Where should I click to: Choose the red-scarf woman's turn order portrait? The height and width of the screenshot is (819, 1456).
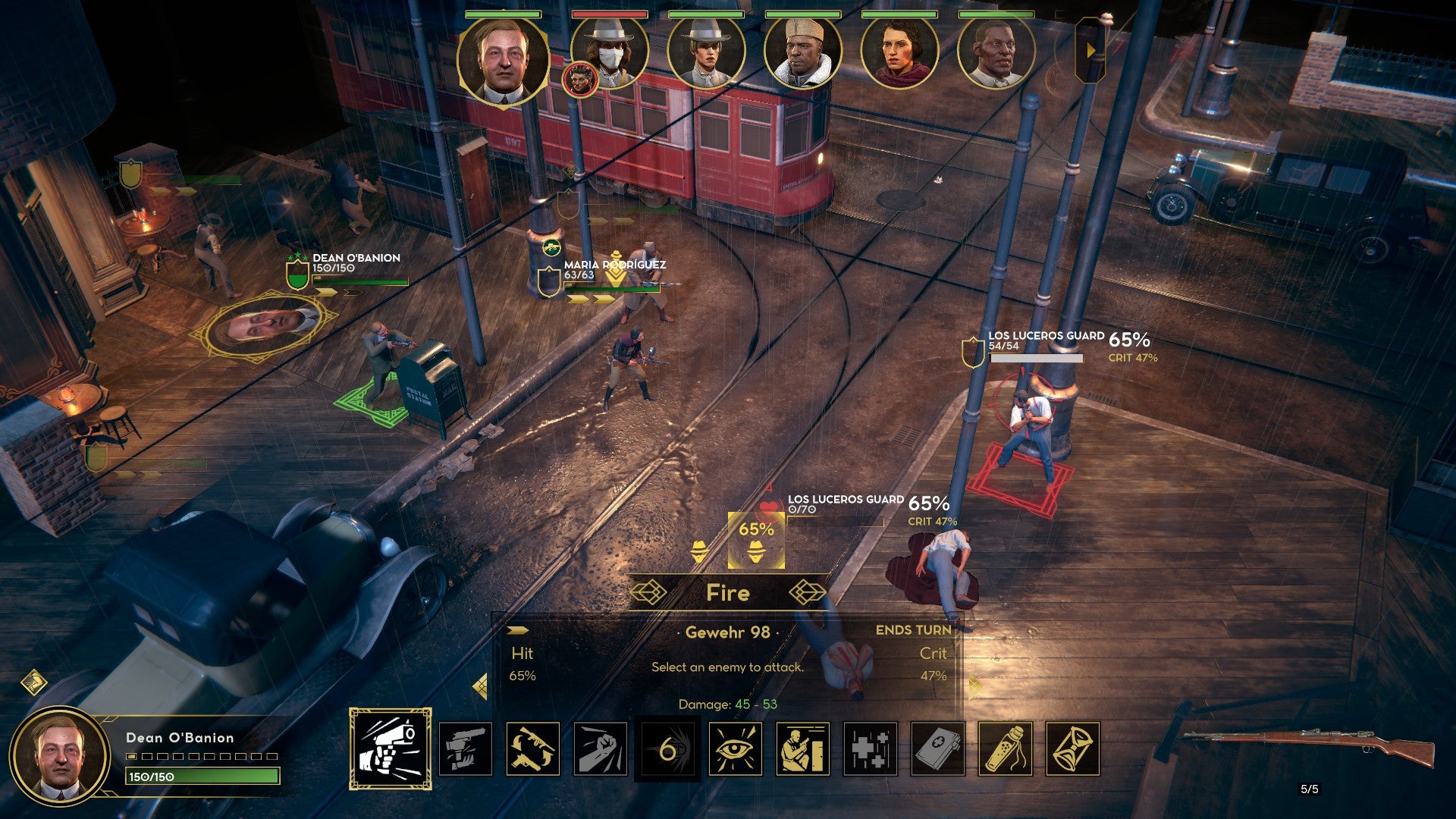point(900,53)
